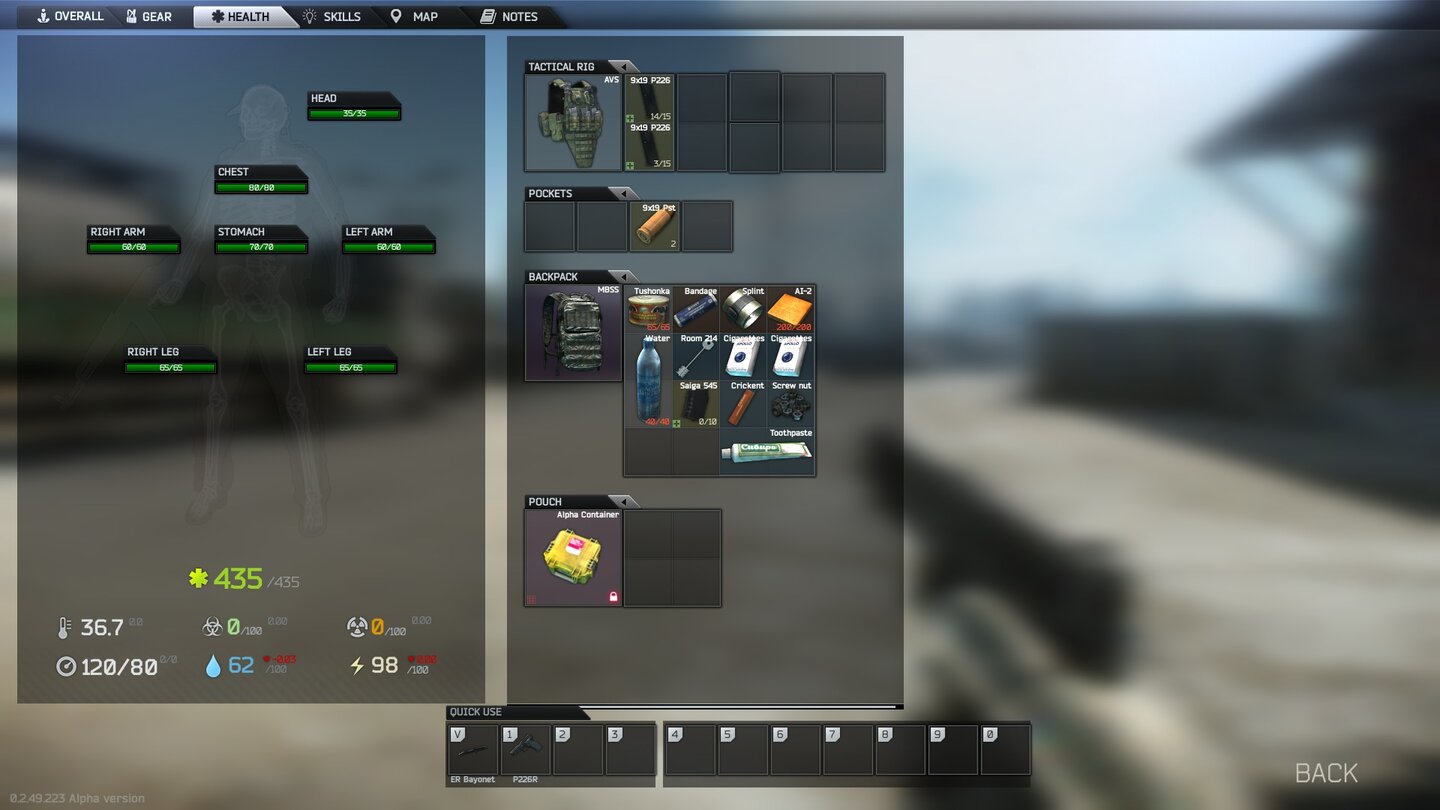Click the BACK button
Image resolution: width=1440 pixels, height=810 pixels.
(1325, 772)
